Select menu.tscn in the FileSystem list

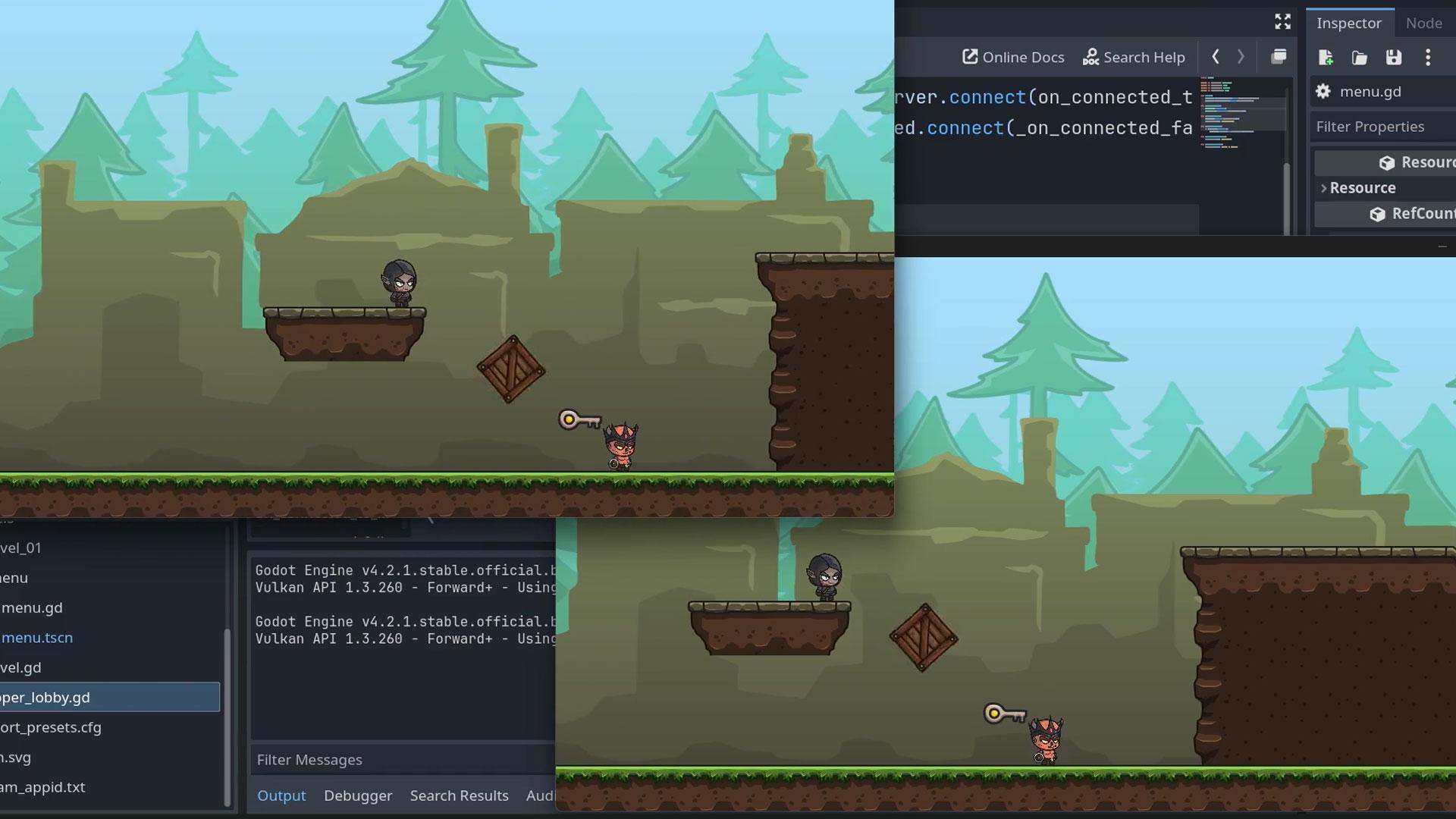coord(36,638)
